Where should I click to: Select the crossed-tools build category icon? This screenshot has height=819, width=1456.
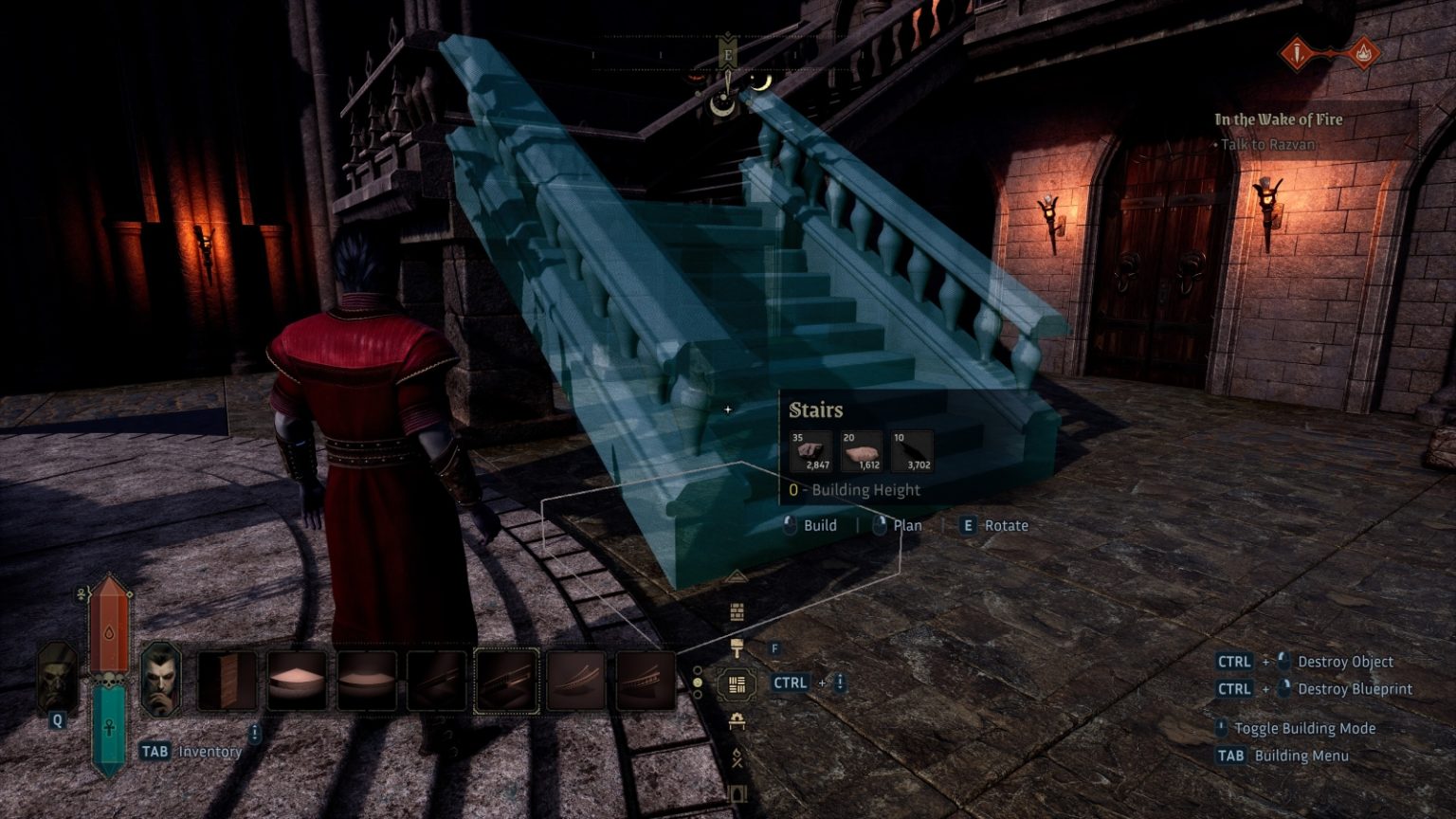pyautogui.click(x=737, y=757)
